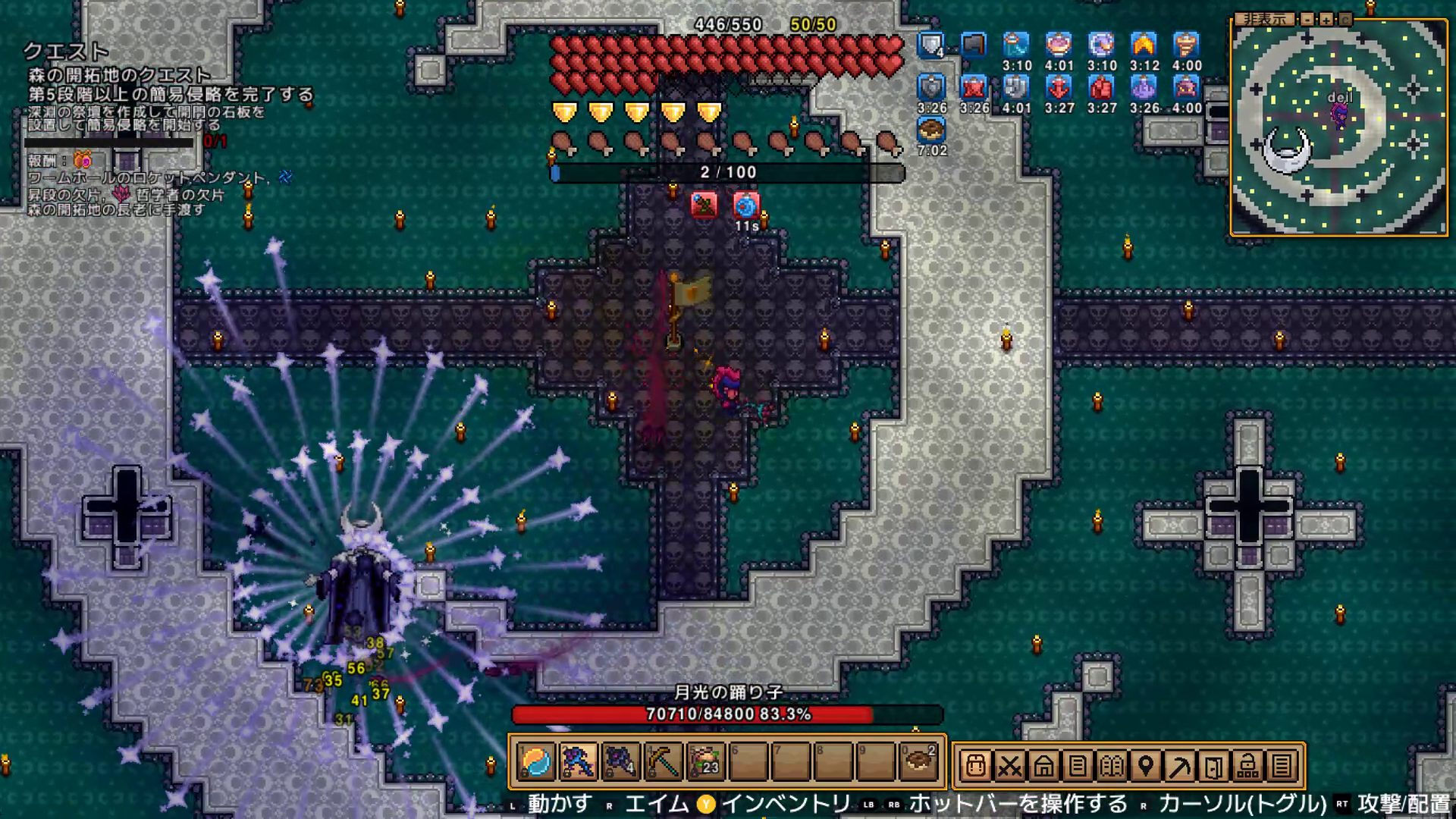The width and height of the screenshot is (1456, 819).
Task: Hide the minimap with the 非表示 button
Action: pyautogui.click(x=1265, y=19)
